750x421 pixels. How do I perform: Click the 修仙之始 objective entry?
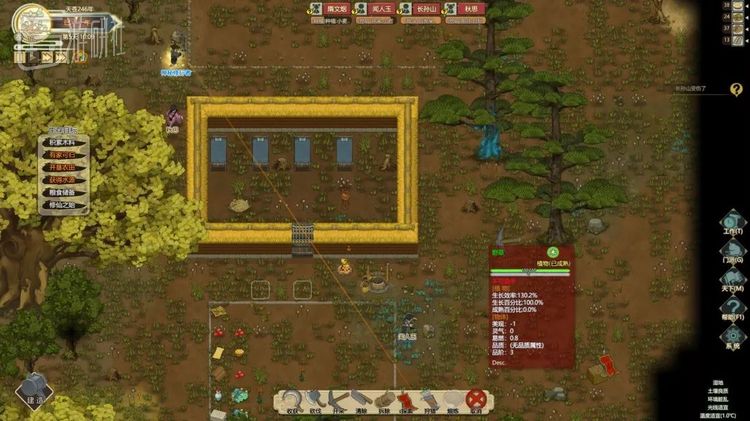point(67,205)
